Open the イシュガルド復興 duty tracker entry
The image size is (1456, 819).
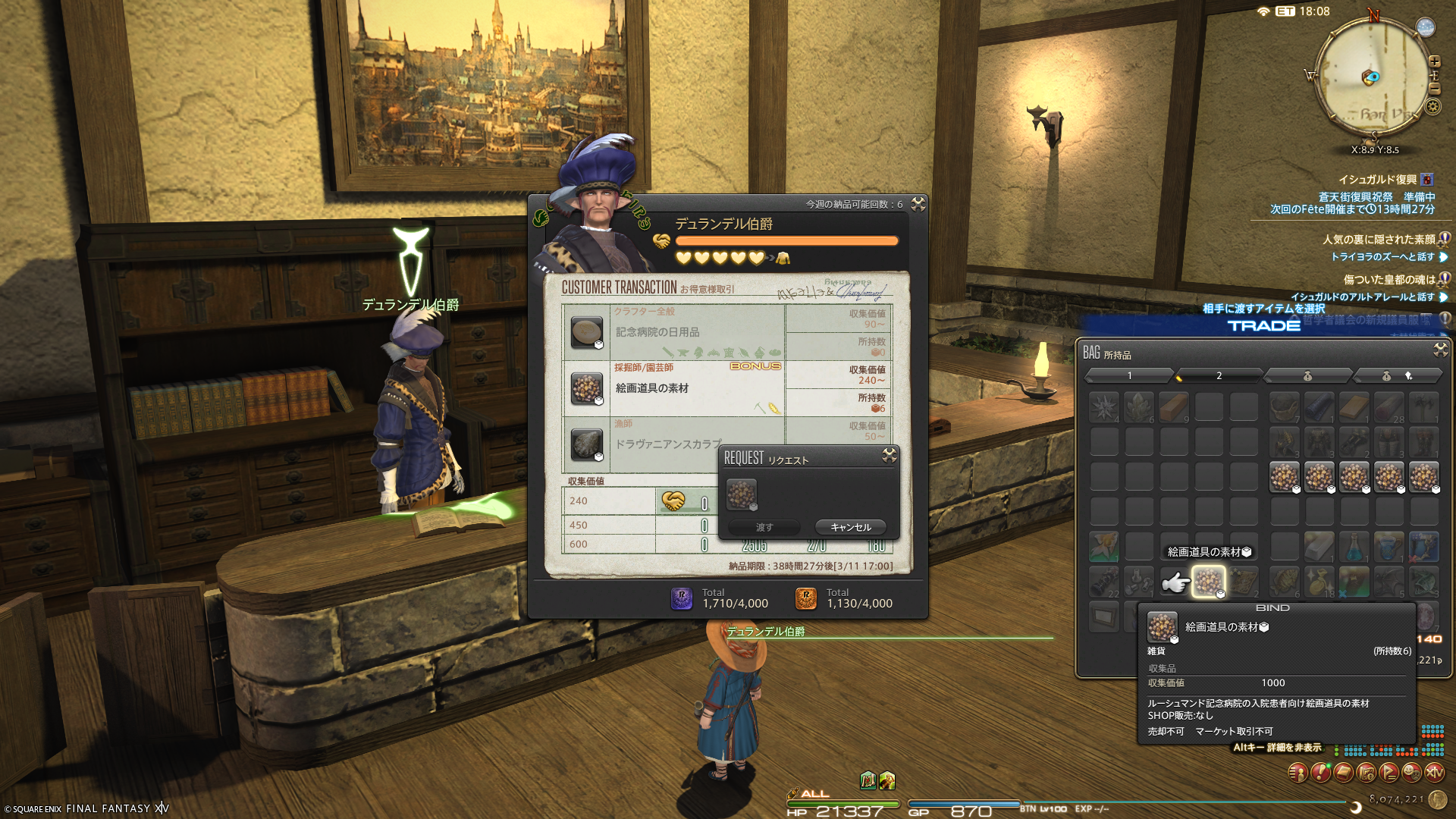[x=1377, y=180]
